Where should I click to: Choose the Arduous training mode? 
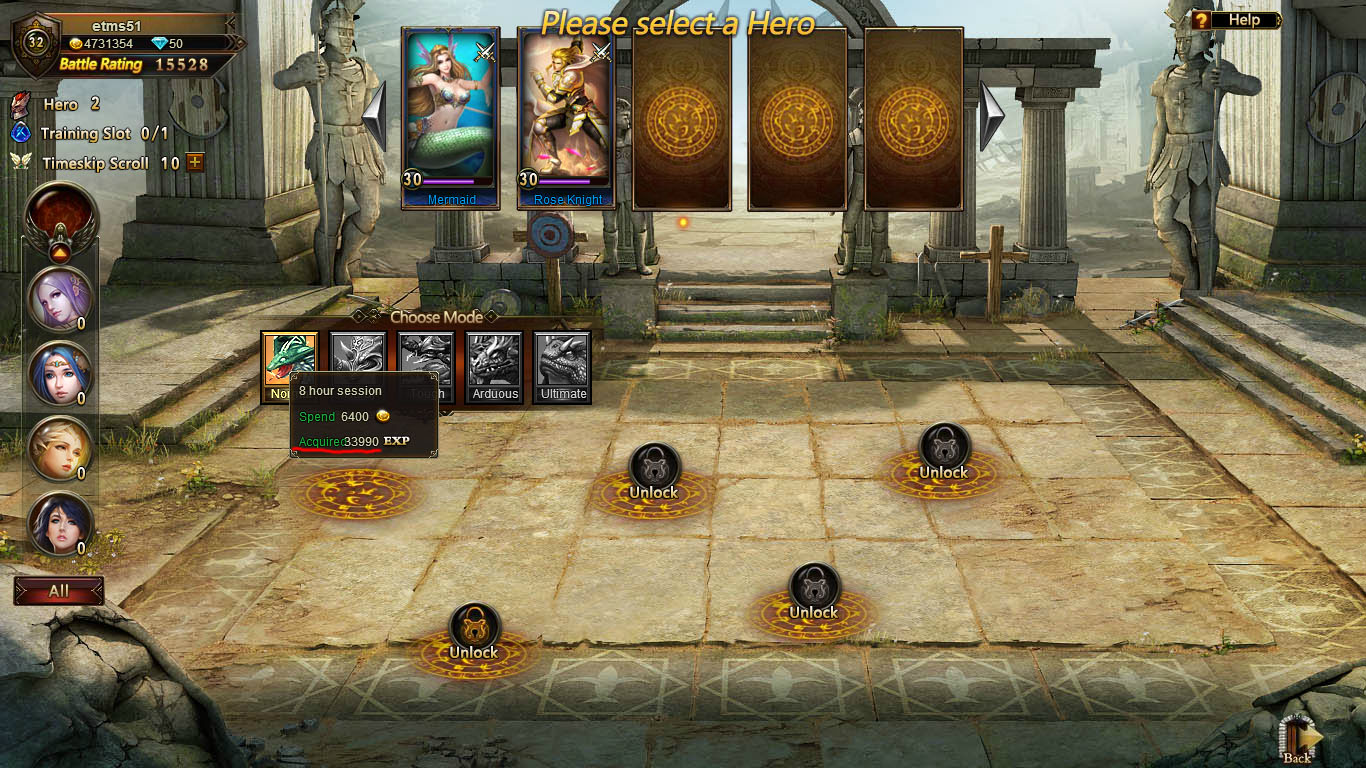tap(495, 367)
